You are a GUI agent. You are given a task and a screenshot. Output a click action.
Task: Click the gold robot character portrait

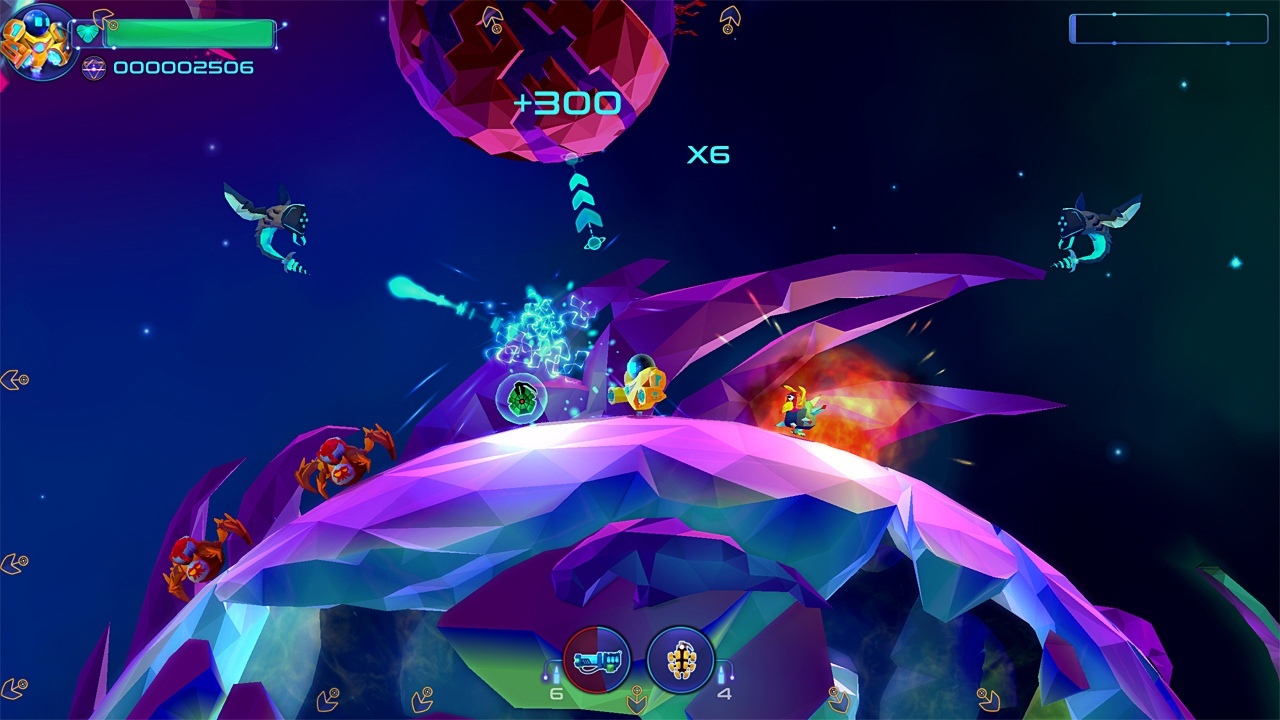tap(36, 40)
